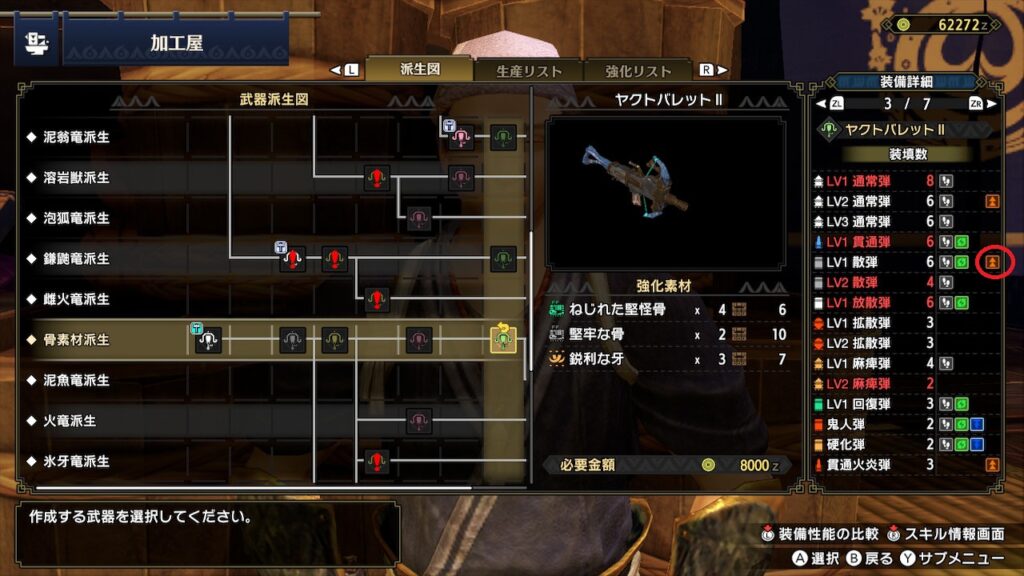Open the 生産リスト tab
This screenshot has height=576, width=1024.
529,71
